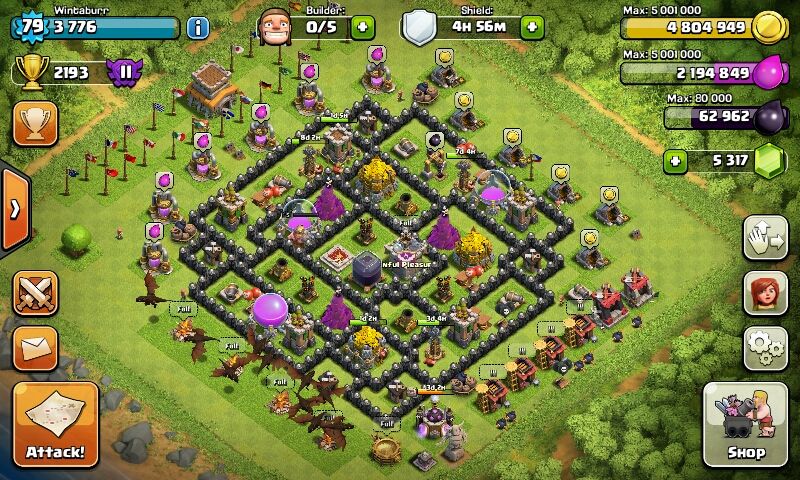The image size is (800, 480).
Task: Add a builder with the green plus
Action: [362, 27]
